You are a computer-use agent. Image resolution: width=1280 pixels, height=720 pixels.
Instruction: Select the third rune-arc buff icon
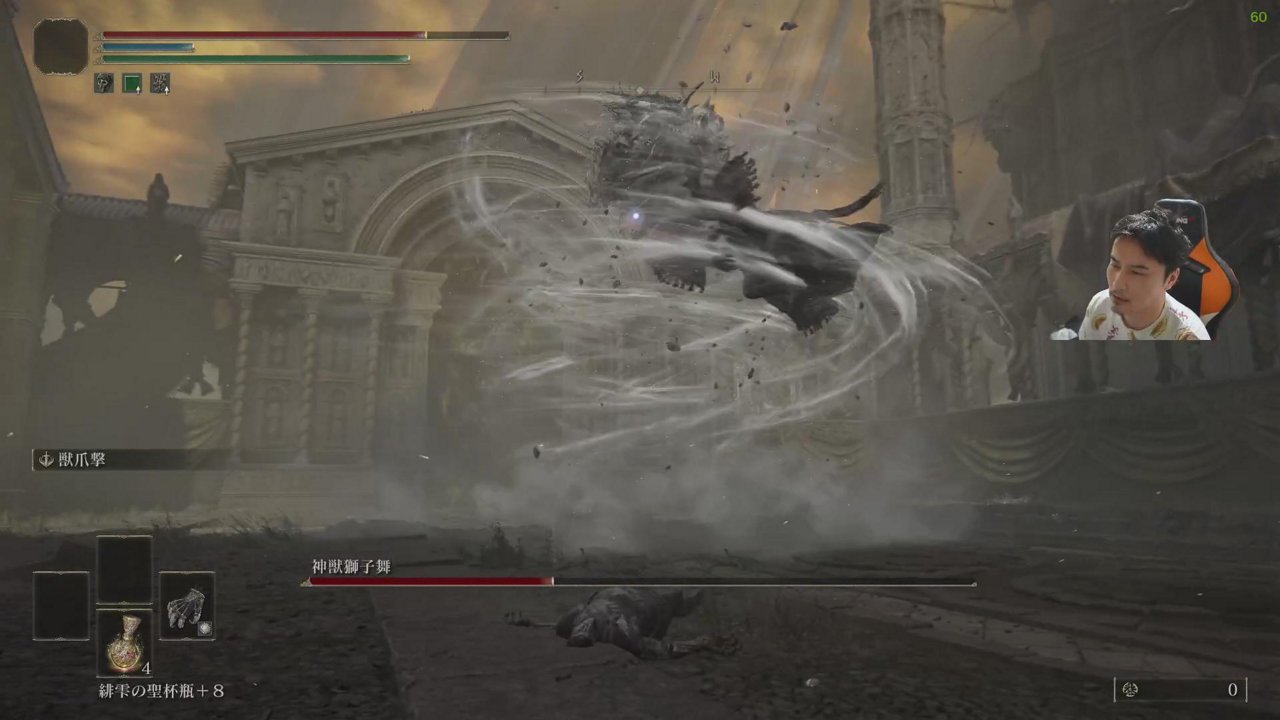pos(161,83)
